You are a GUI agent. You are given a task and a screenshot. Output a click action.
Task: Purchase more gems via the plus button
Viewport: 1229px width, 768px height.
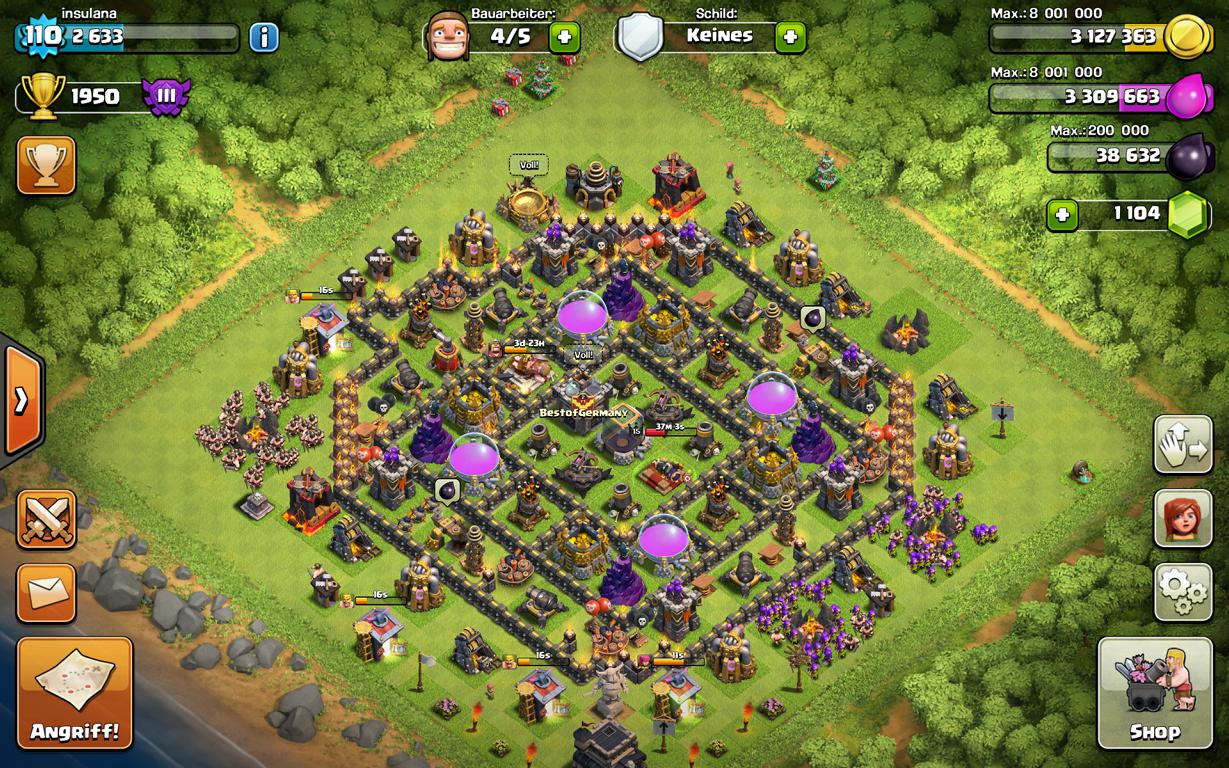pos(1062,214)
